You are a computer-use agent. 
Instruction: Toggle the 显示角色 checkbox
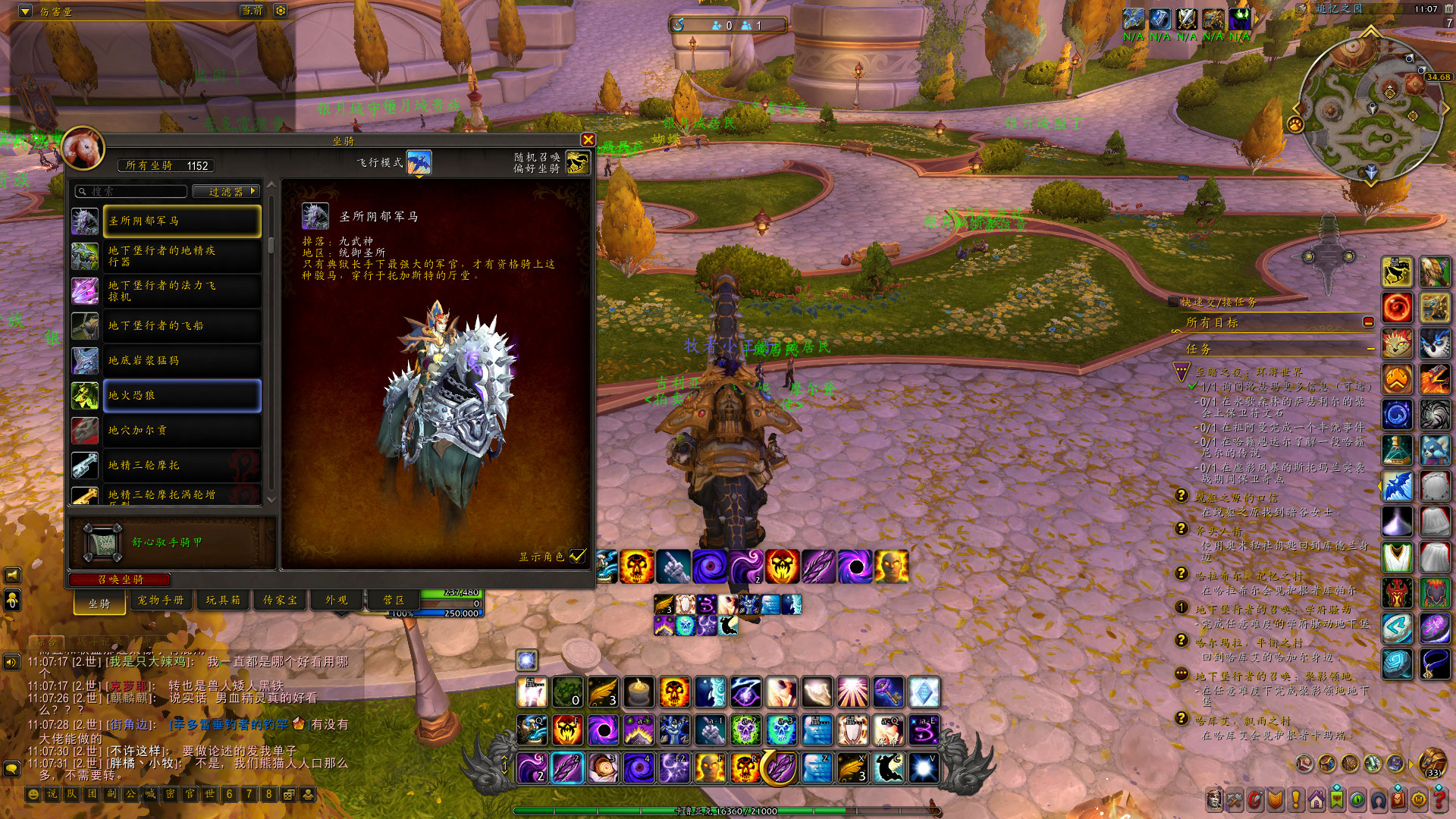point(578,556)
